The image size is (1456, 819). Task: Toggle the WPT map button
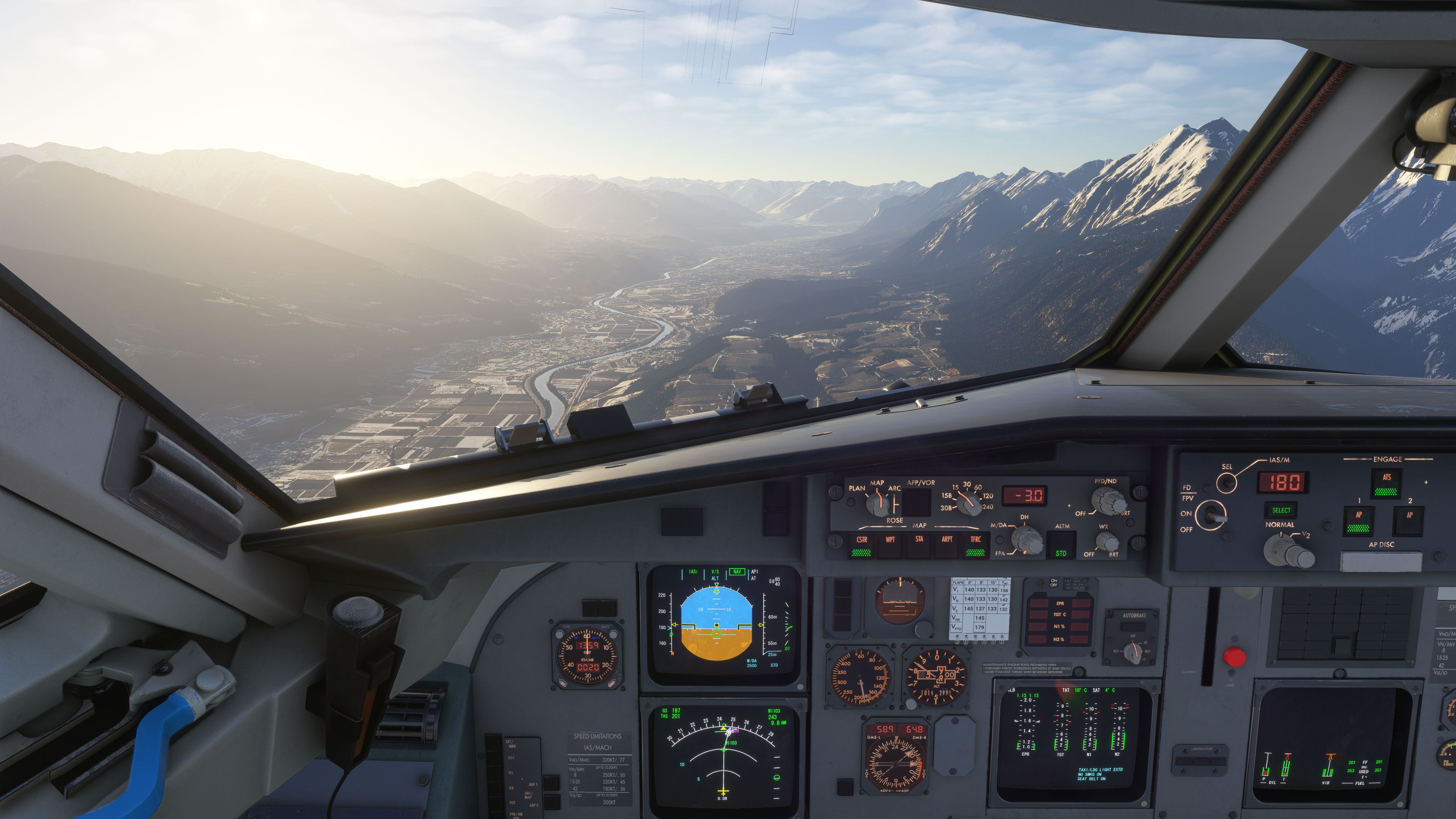tap(890, 545)
